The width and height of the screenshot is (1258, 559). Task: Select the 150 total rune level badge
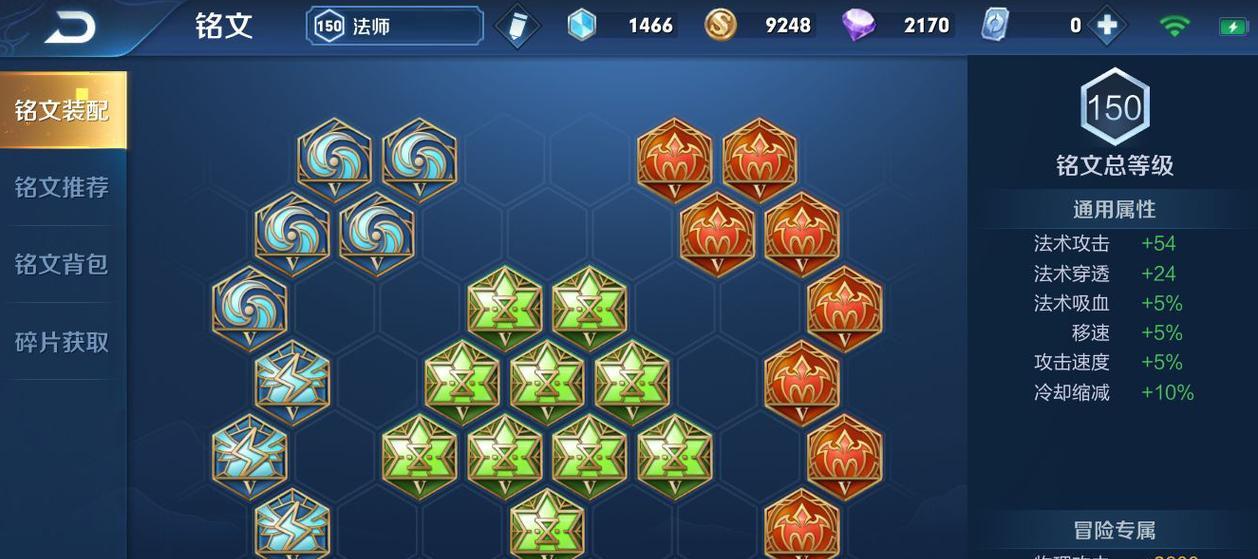pos(1114,106)
